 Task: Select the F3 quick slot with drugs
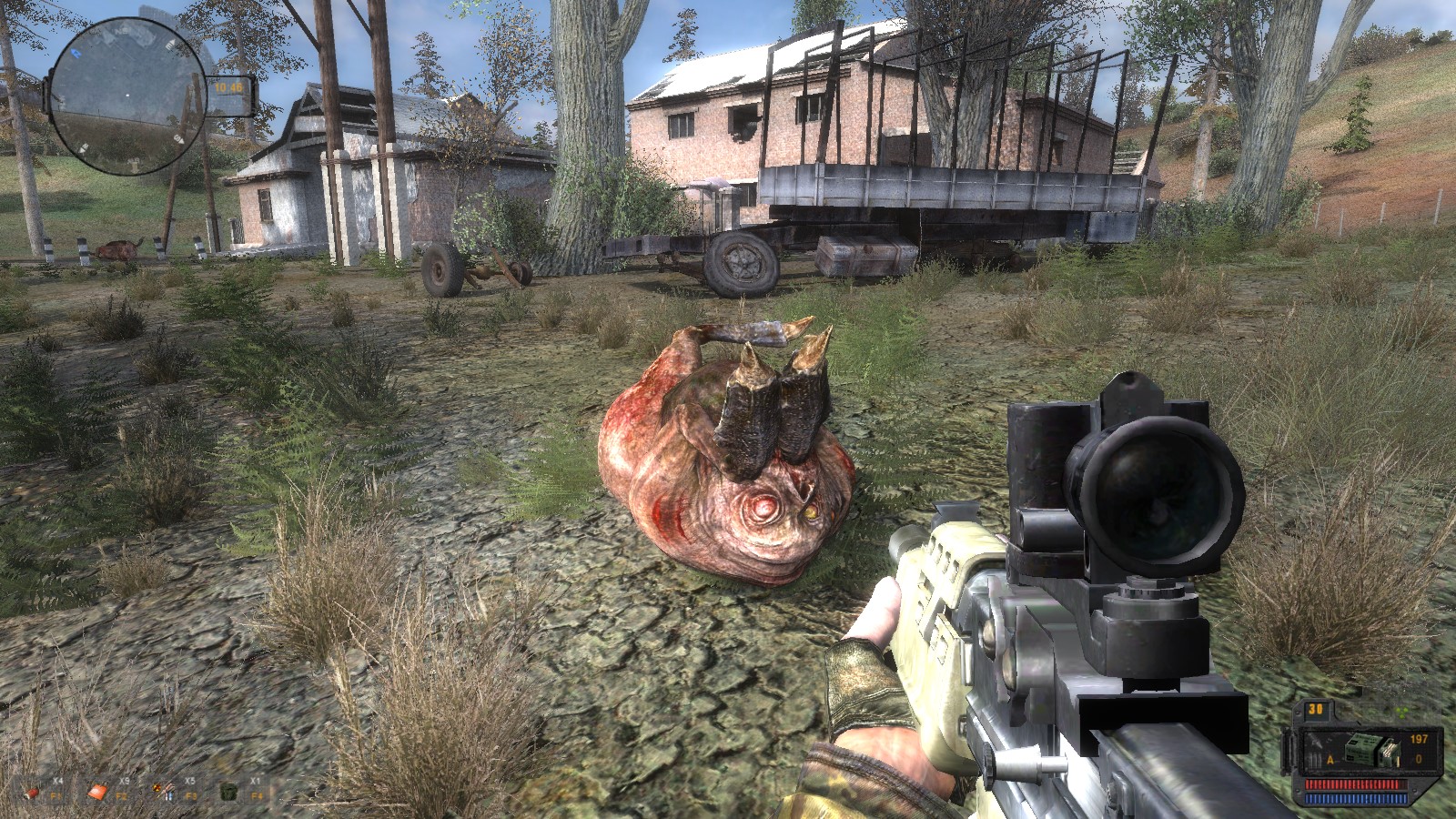click(x=165, y=791)
